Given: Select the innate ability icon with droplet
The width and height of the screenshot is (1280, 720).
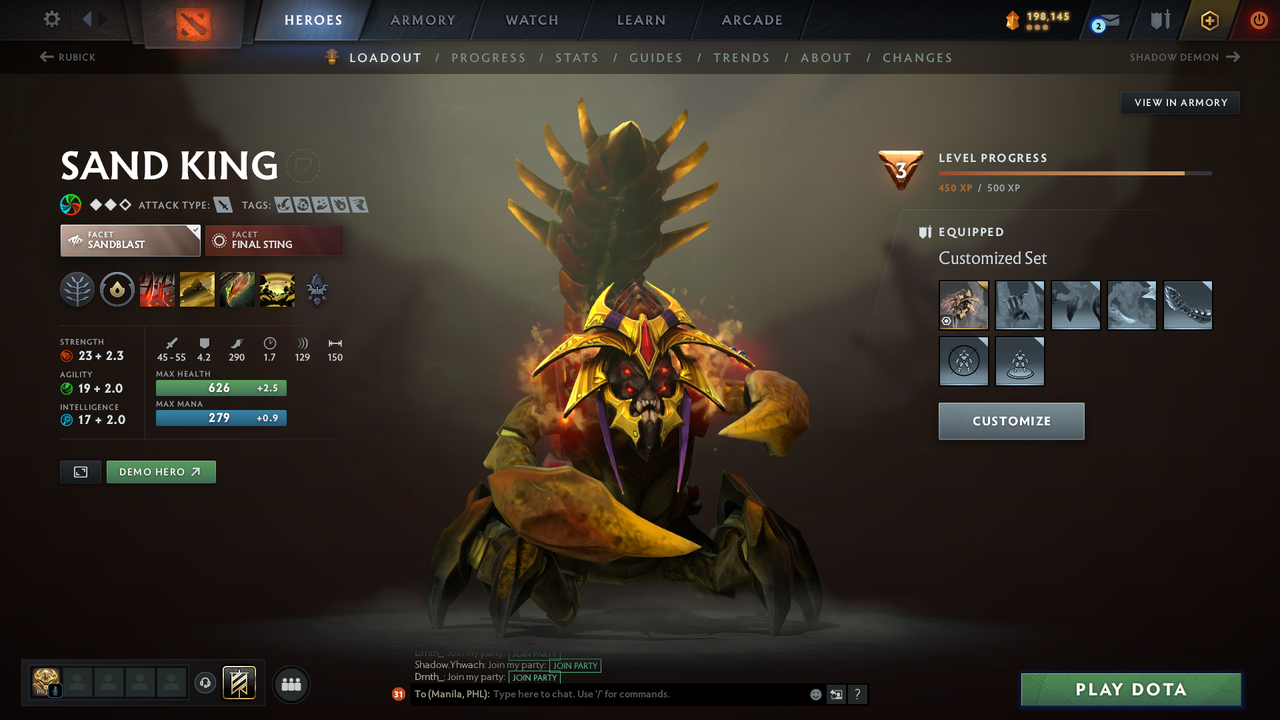Looking at the screenshot, I should pyautogui.click(x=117, y=289).
